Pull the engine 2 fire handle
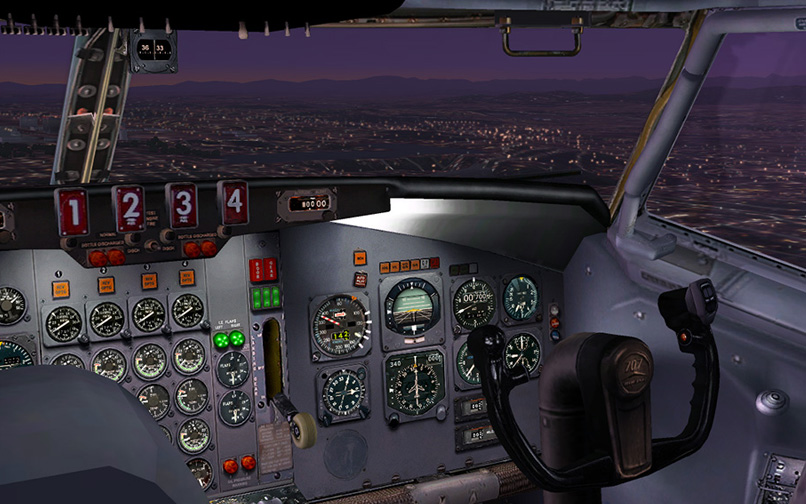 129,209
